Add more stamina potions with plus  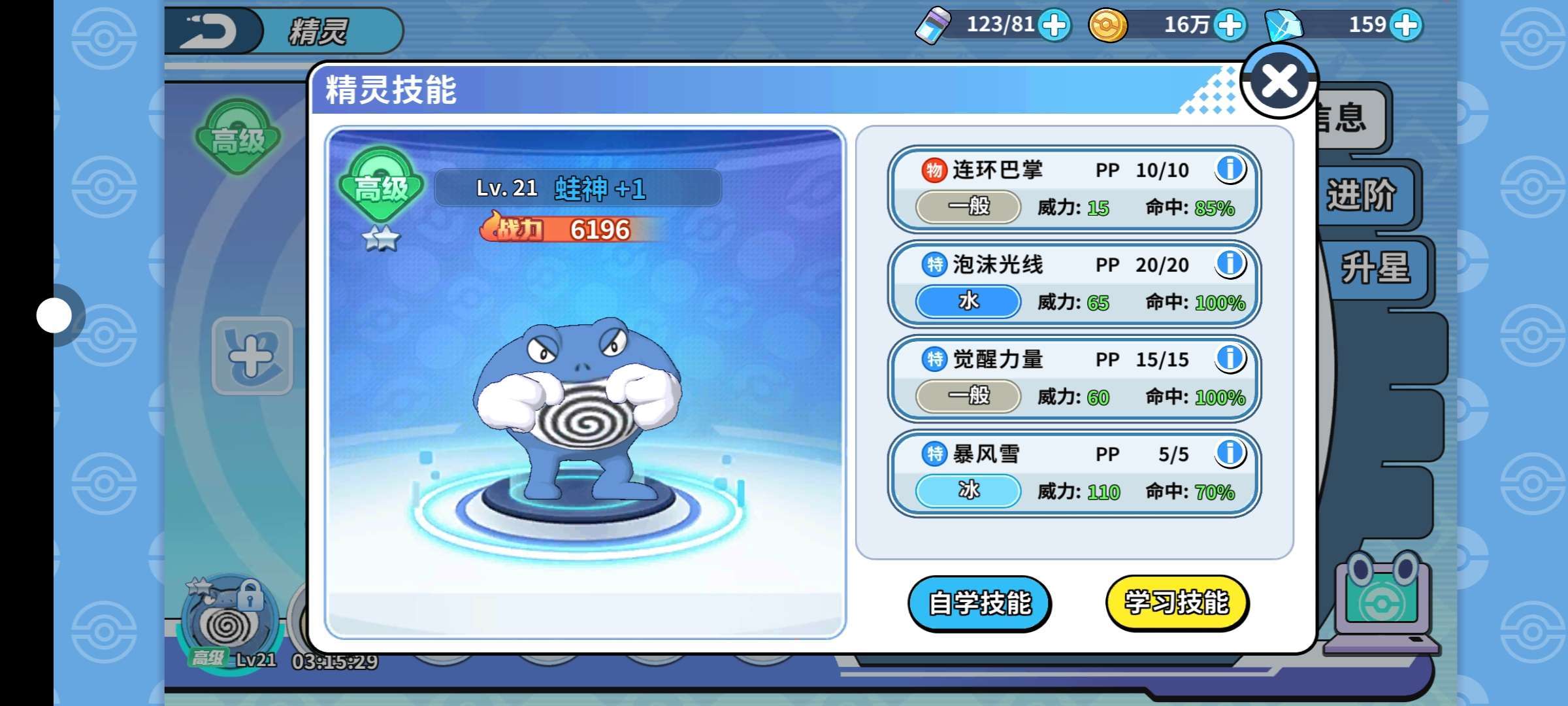pos(1054,26)
